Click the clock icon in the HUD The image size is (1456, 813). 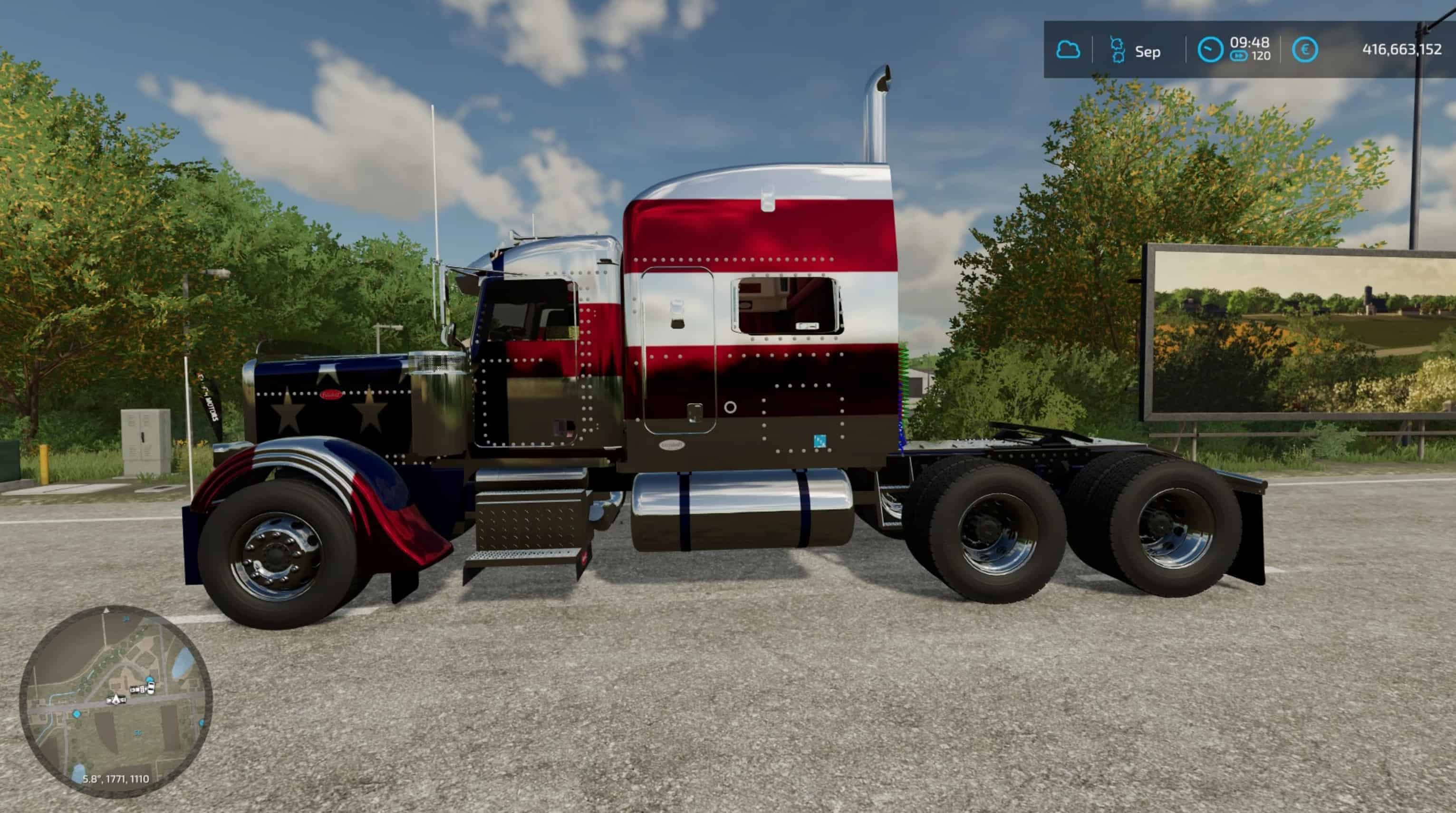point(1210,50)
